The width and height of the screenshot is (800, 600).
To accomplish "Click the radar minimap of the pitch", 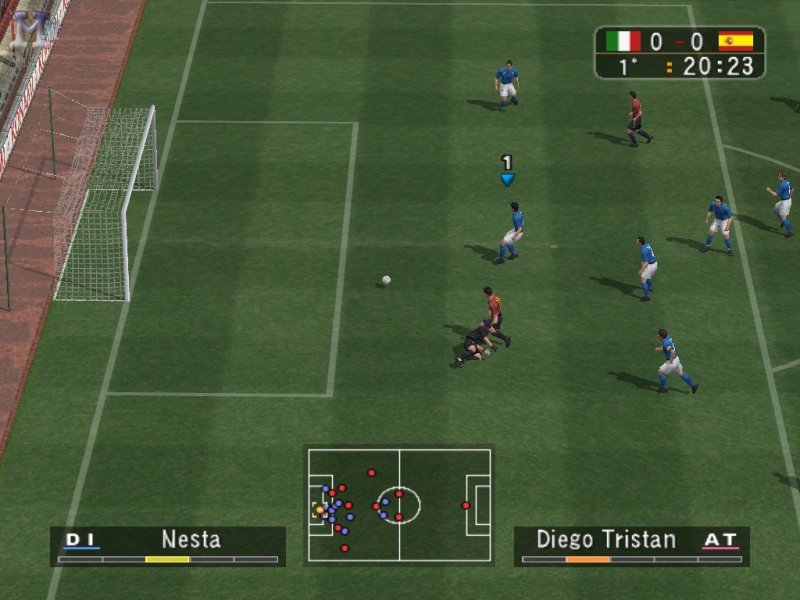I will pos(399,505).
